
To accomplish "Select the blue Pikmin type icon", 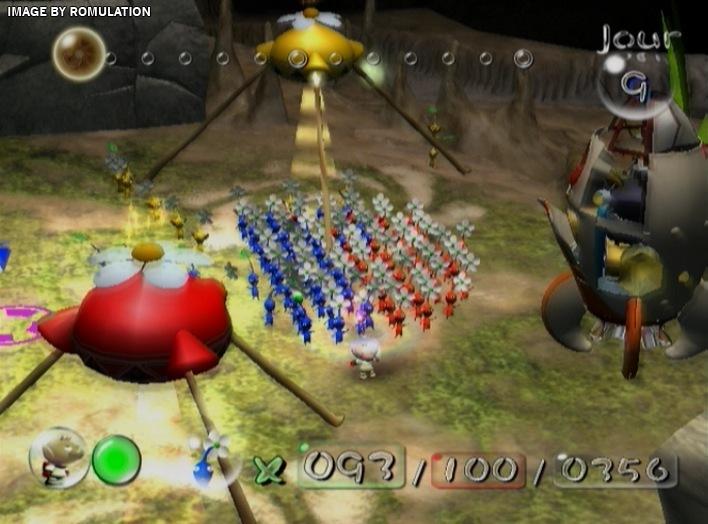I will click(x=209, y=461).
